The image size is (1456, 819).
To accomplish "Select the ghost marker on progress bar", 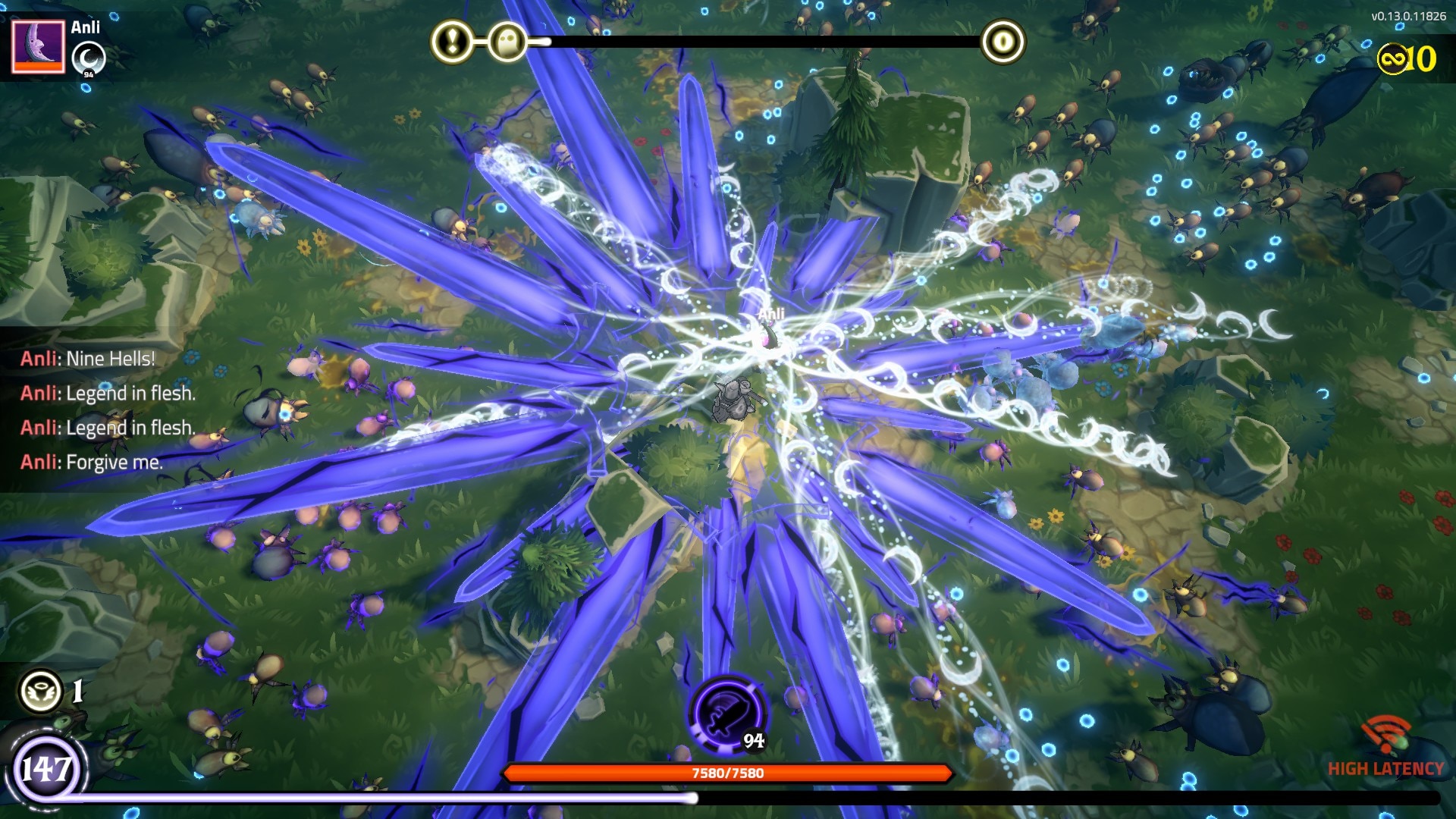I will click(507, 42).
